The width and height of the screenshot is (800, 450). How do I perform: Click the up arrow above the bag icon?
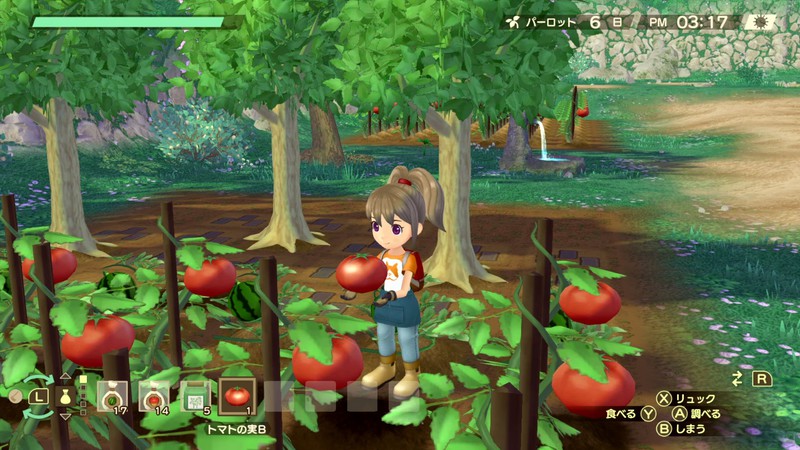click(x=66, y=377)
